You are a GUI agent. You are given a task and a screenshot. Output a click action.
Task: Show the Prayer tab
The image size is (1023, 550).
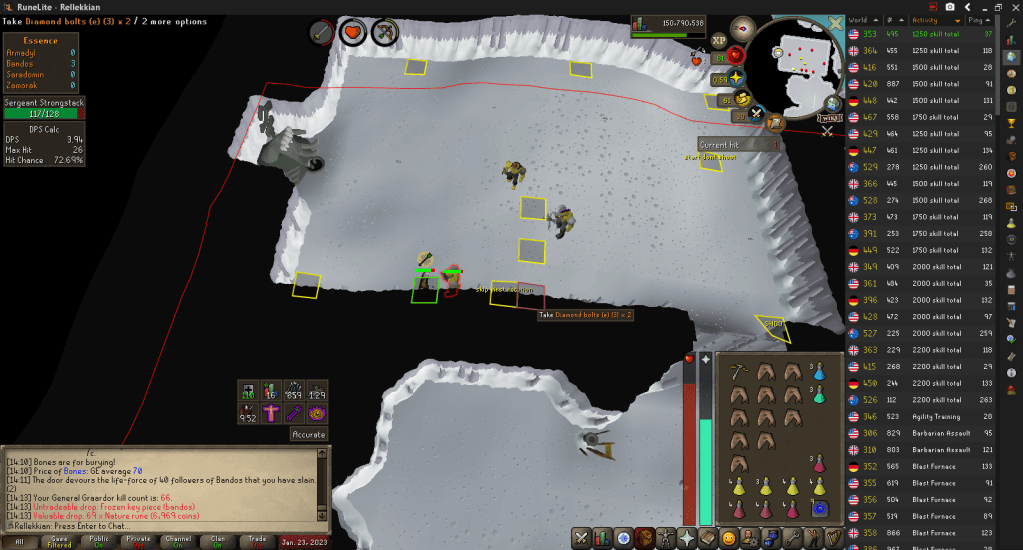688,538
